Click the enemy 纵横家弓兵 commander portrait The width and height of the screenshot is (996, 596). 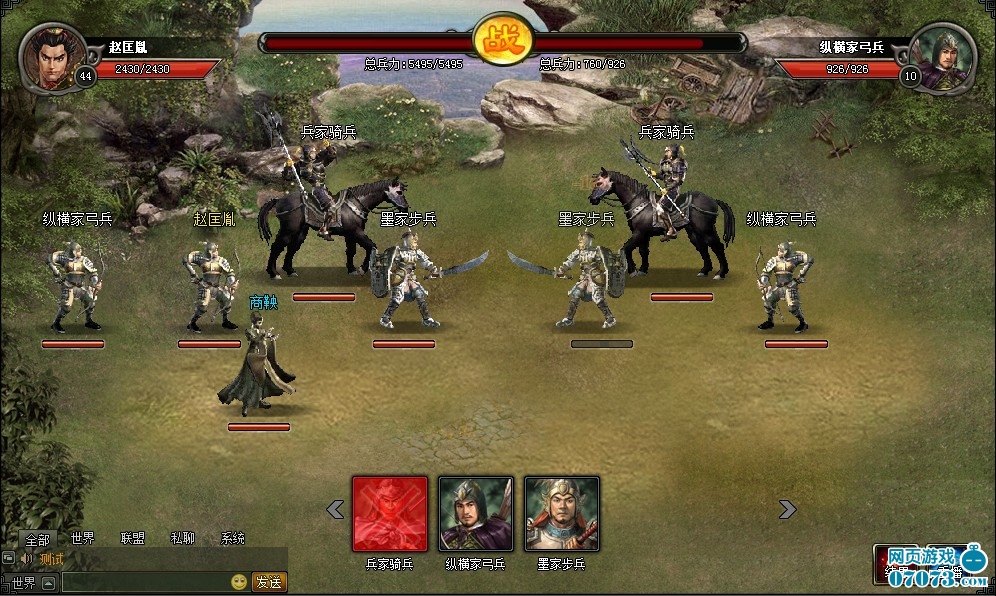click(x=945, y=55)
